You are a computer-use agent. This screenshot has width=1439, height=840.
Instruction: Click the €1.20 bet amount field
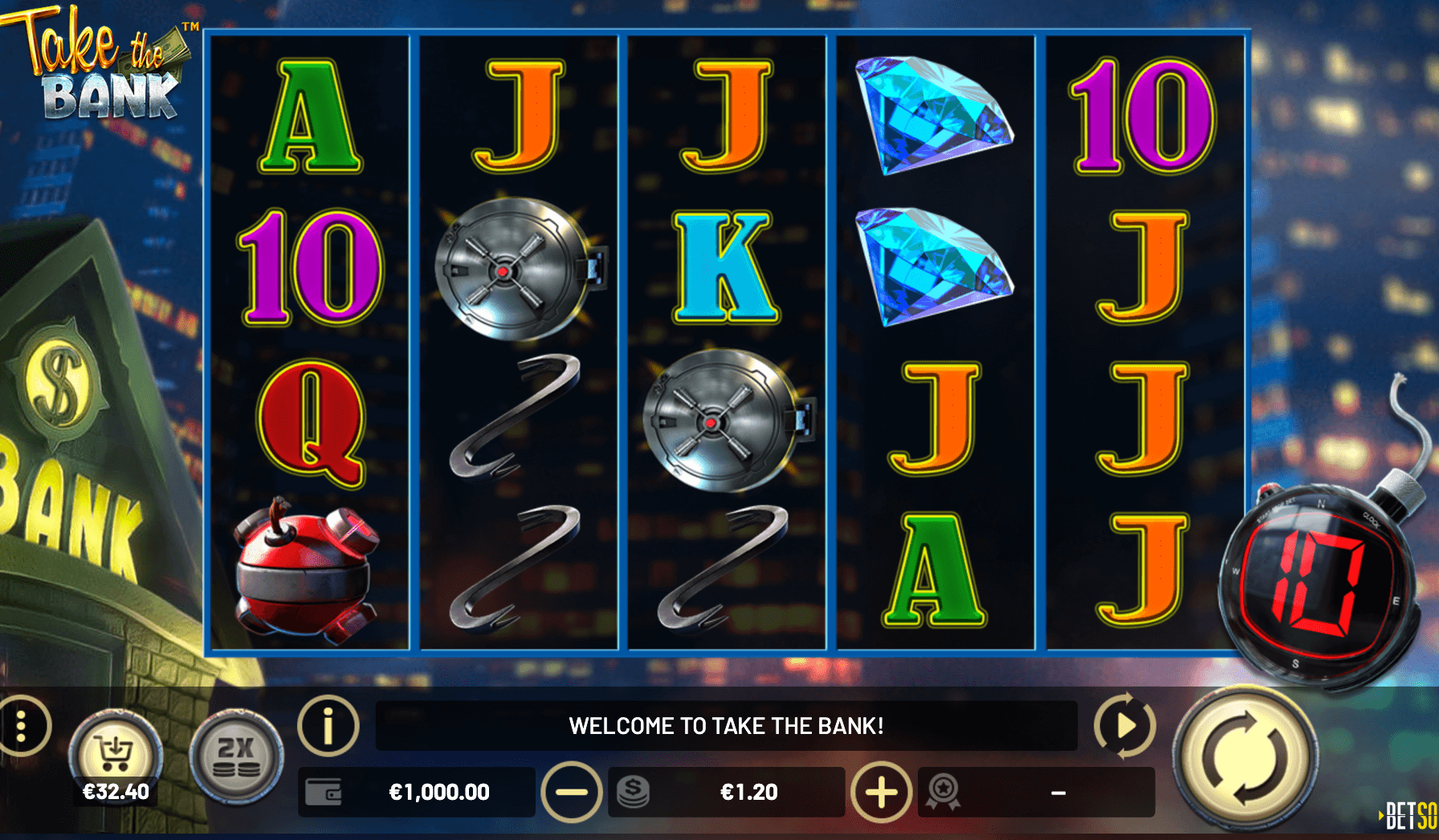(x=748, y=793)
